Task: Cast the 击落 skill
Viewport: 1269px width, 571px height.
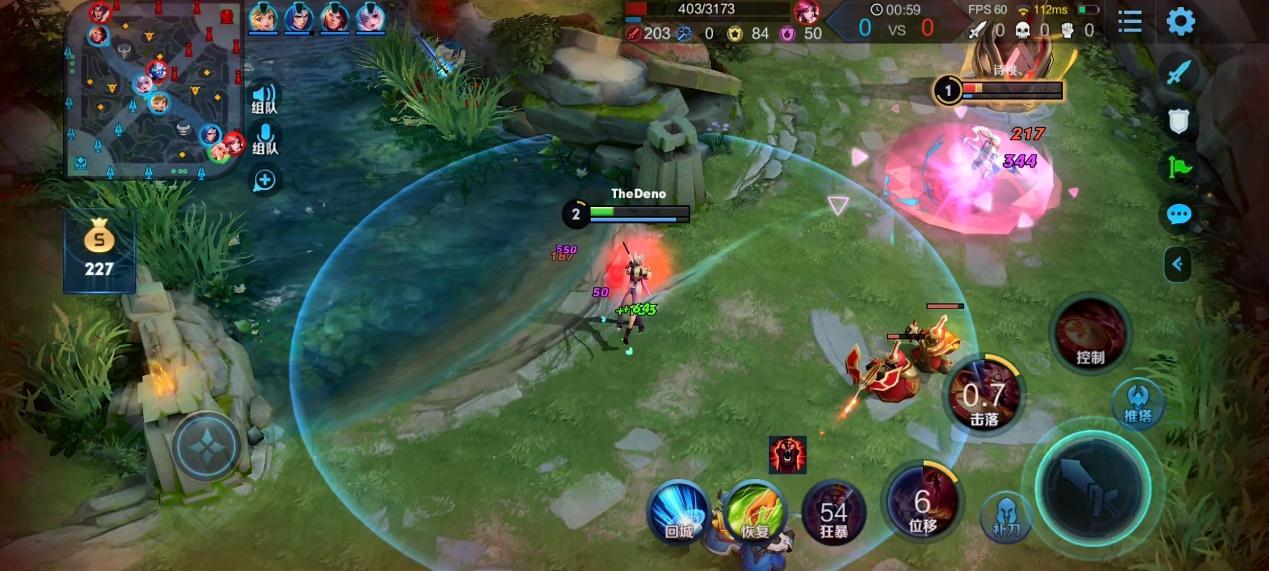Action: 985,393
